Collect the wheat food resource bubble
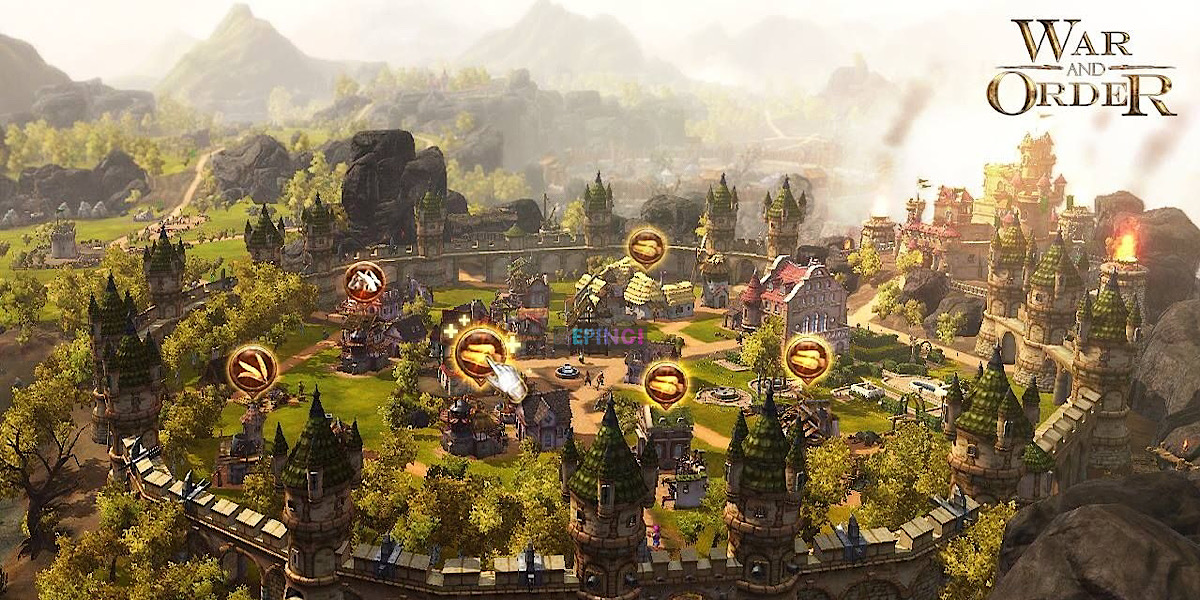 pos(252,369)
